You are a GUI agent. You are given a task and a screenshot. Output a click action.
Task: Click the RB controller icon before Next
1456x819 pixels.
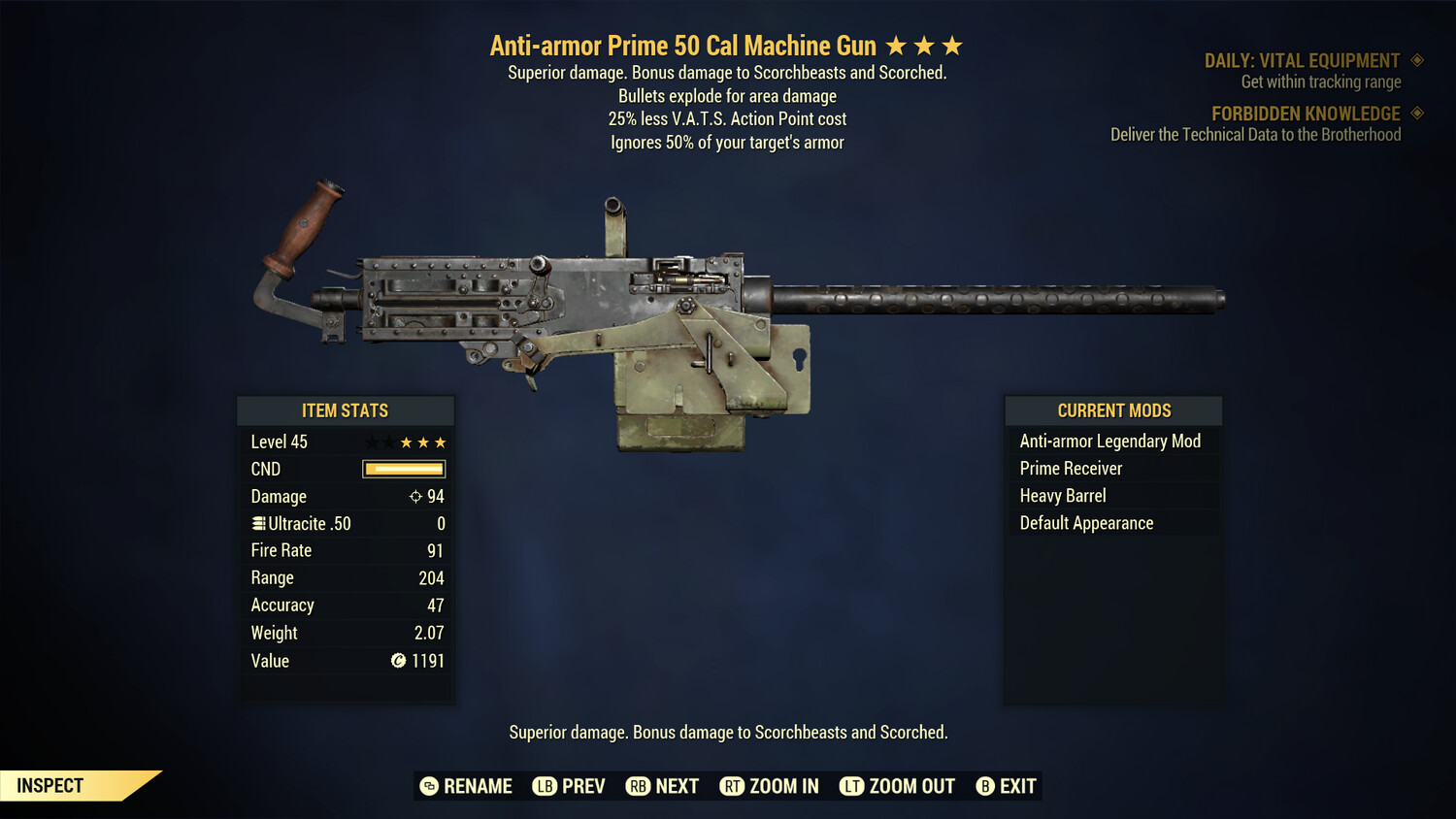pos(638,786)
